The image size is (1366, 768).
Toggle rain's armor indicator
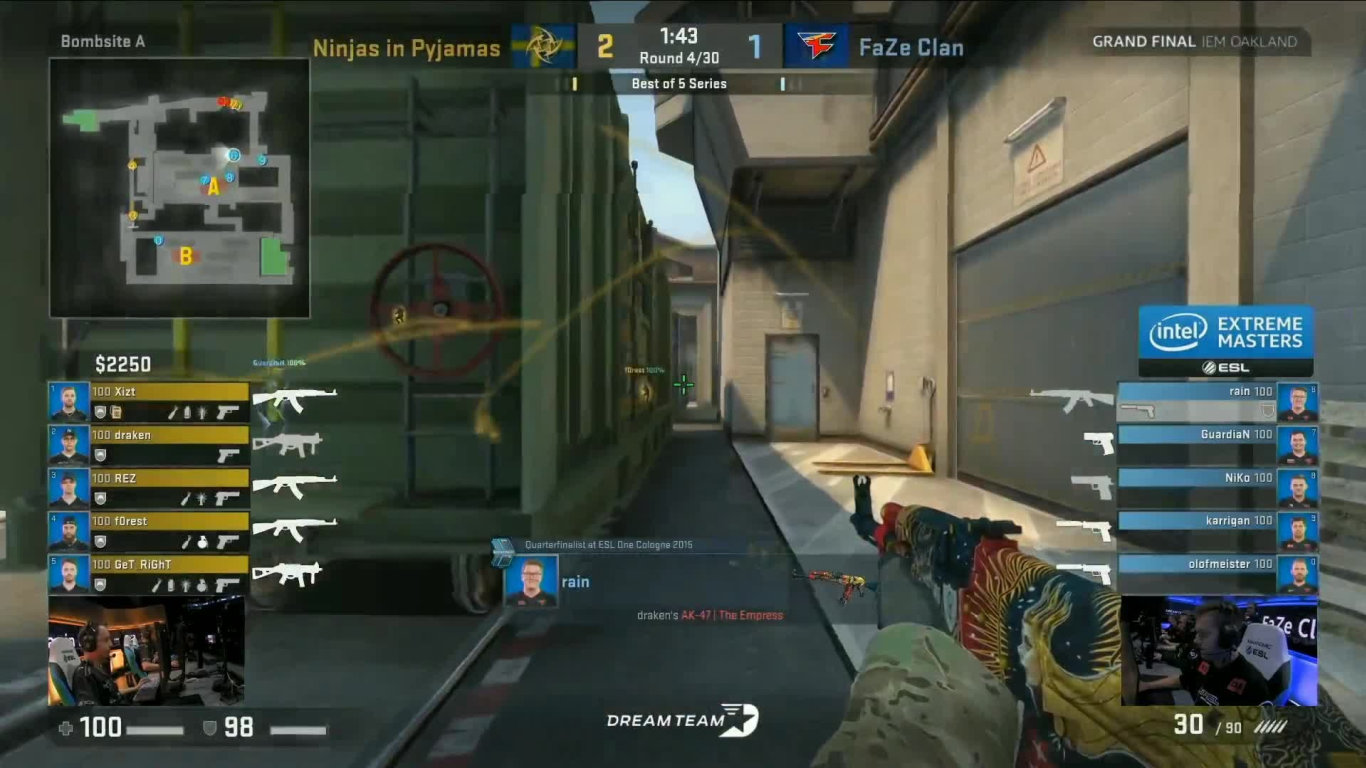coord(1267,410)
